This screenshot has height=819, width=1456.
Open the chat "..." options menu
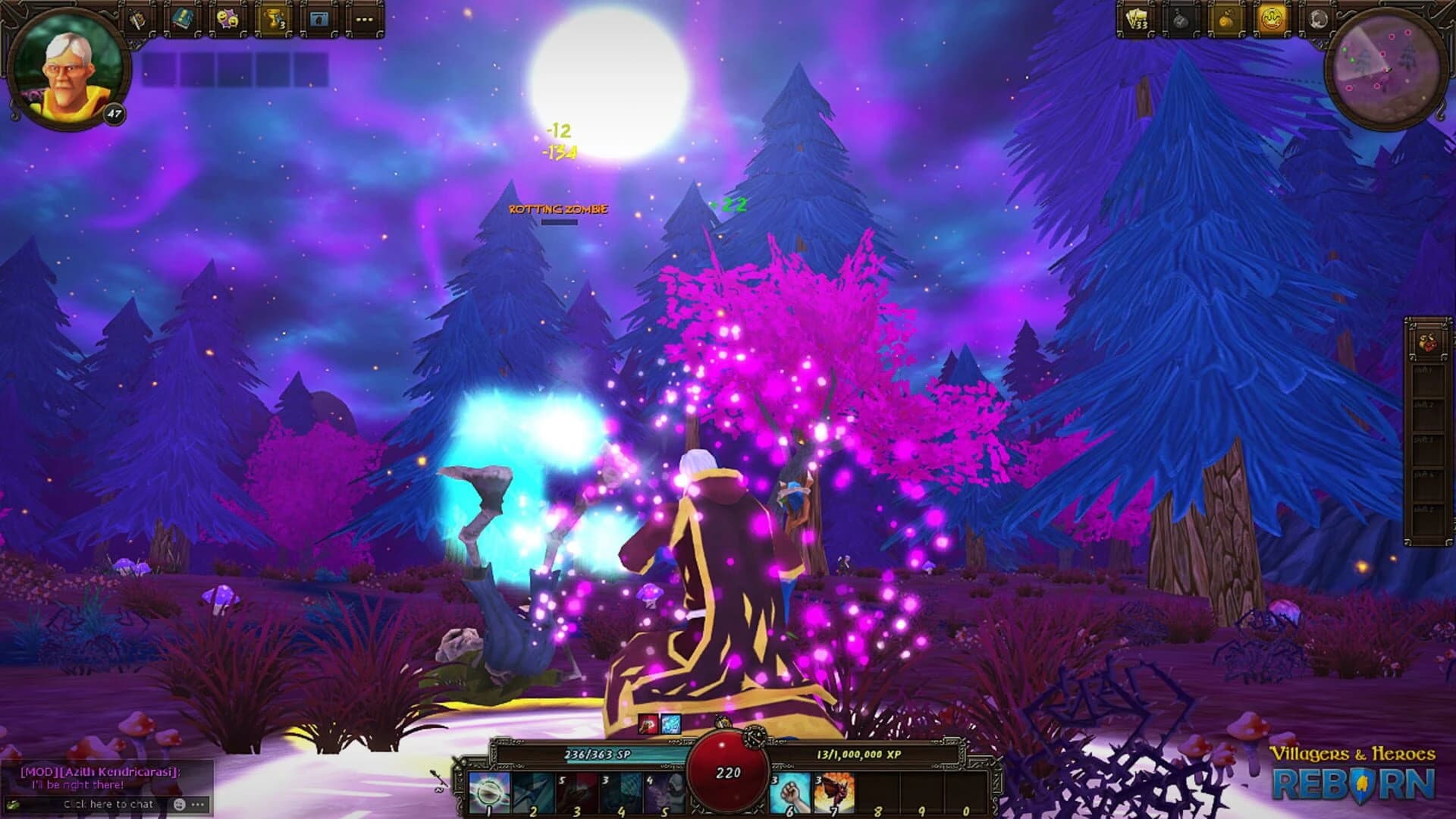coord(199,803)
